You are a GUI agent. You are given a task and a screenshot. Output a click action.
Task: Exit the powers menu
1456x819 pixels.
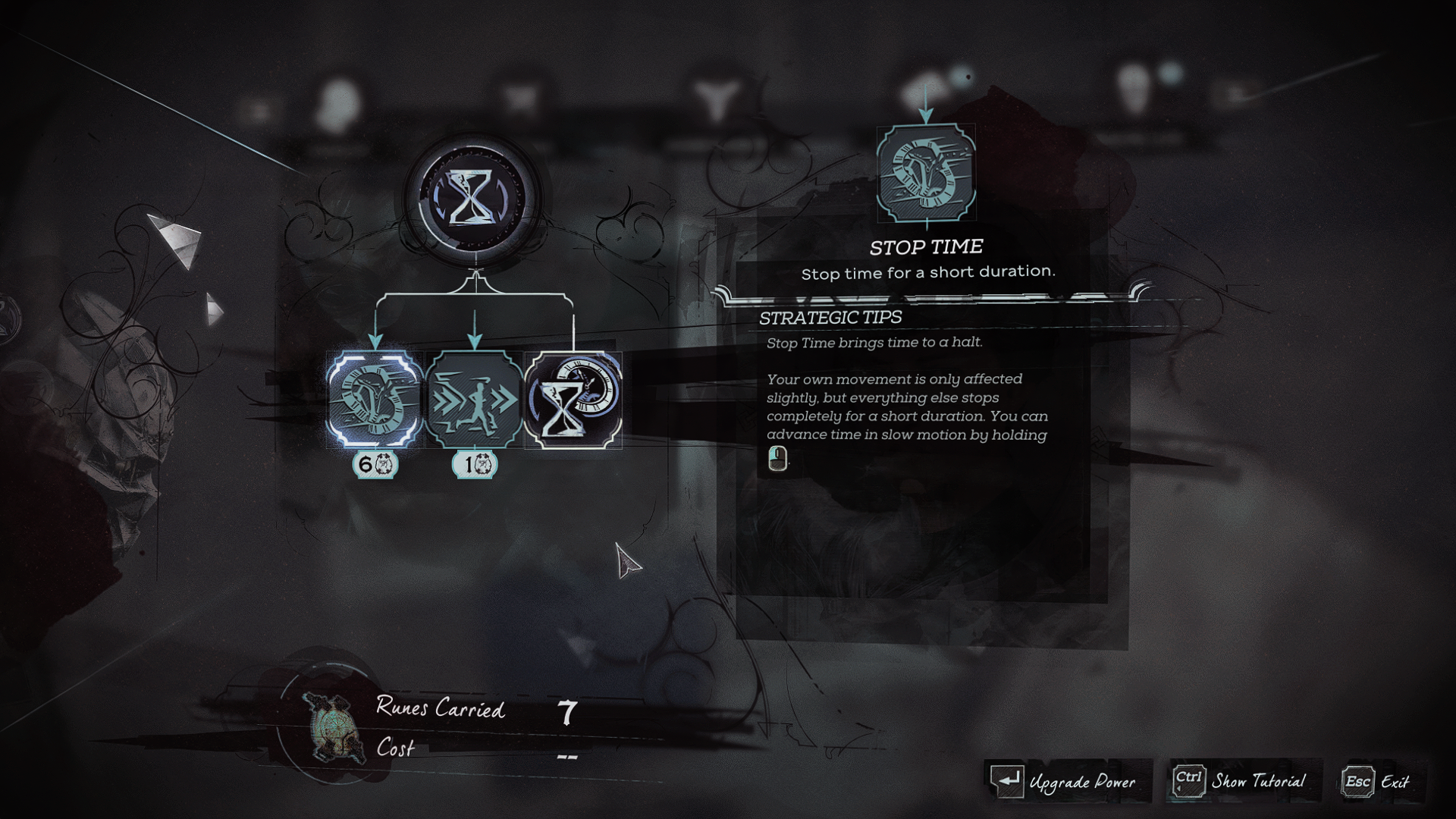point(1376,781)
